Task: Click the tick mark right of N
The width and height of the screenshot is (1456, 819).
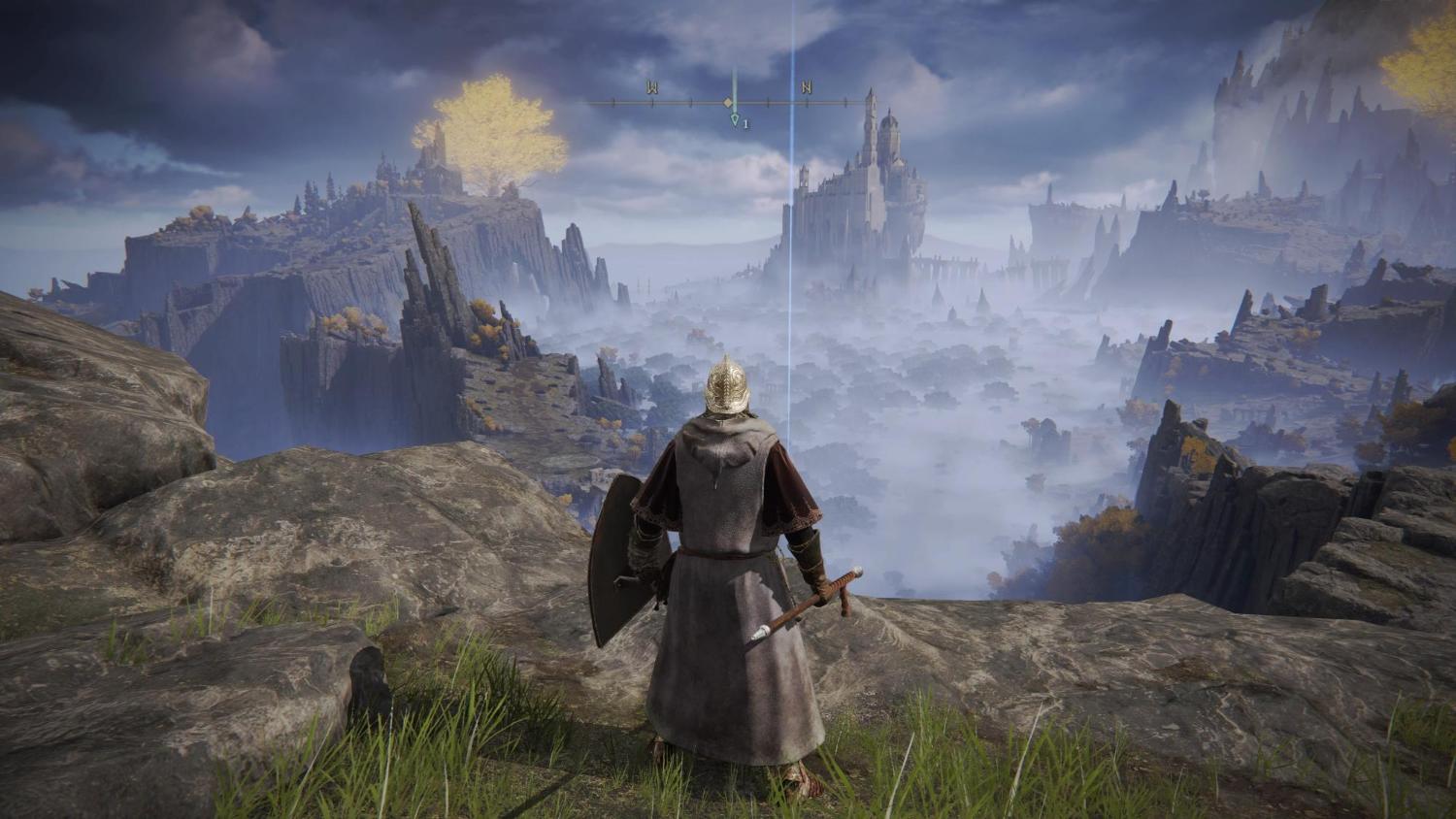Action: (845, 102)
